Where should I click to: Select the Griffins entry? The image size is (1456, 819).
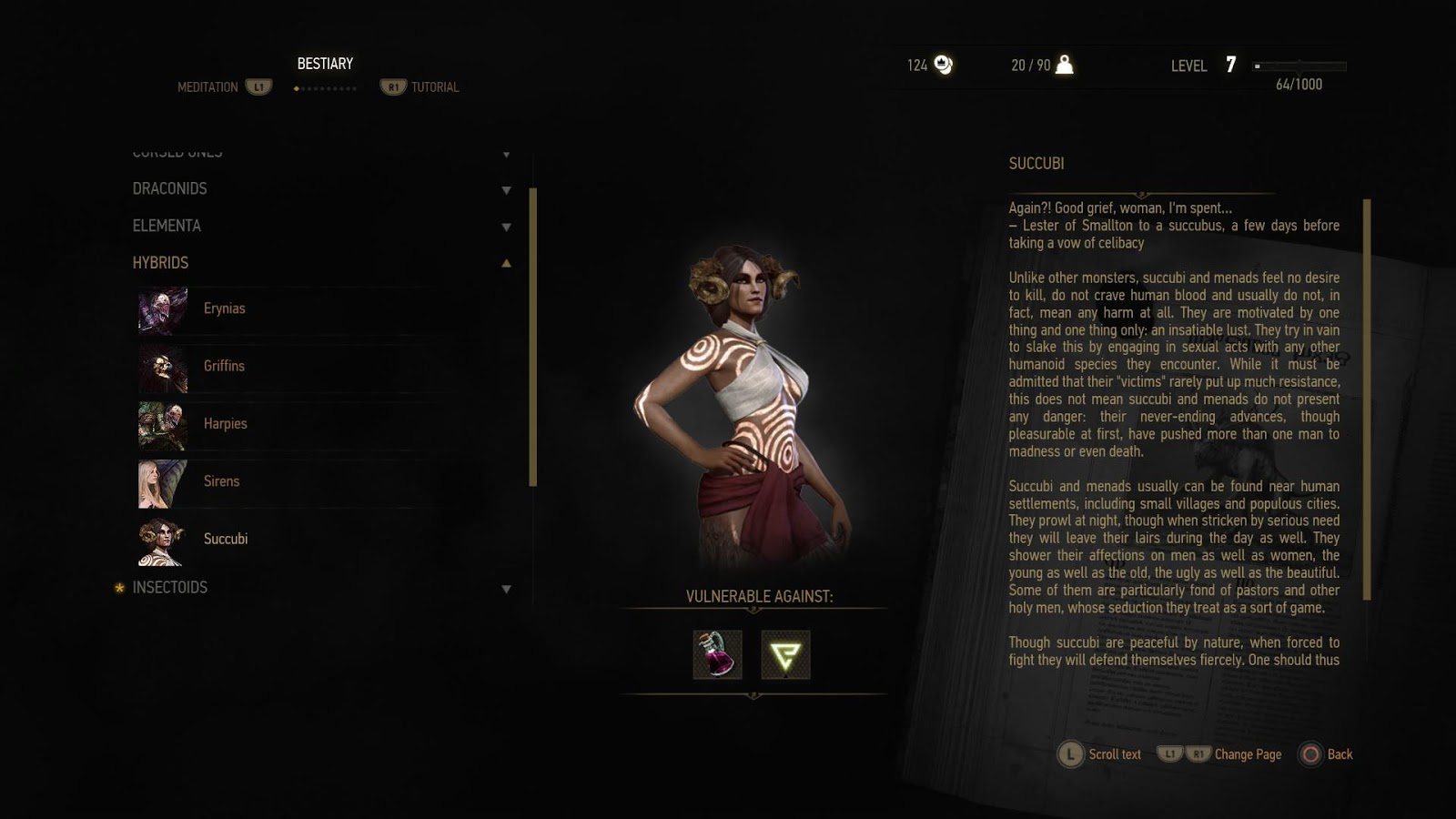[x=224, y=366]
